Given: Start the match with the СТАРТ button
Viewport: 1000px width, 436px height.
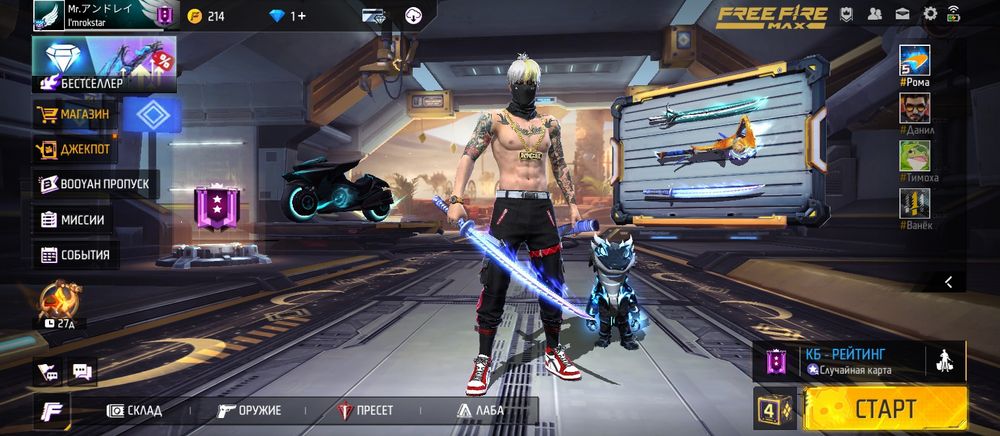Looking at the screenshot, I should (x=885, y=408).
